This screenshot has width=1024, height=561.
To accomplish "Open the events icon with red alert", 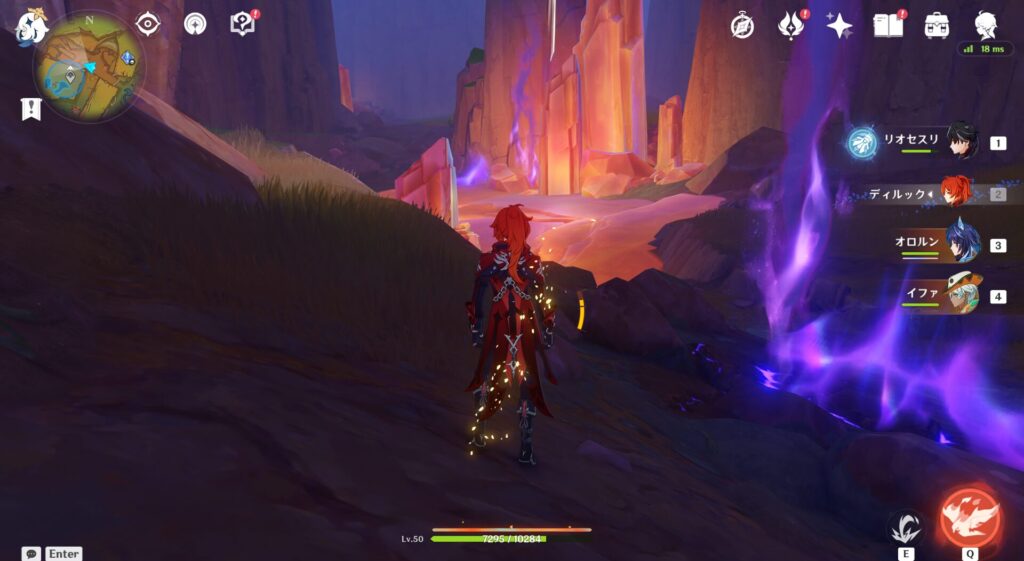I will click(791, 26).
